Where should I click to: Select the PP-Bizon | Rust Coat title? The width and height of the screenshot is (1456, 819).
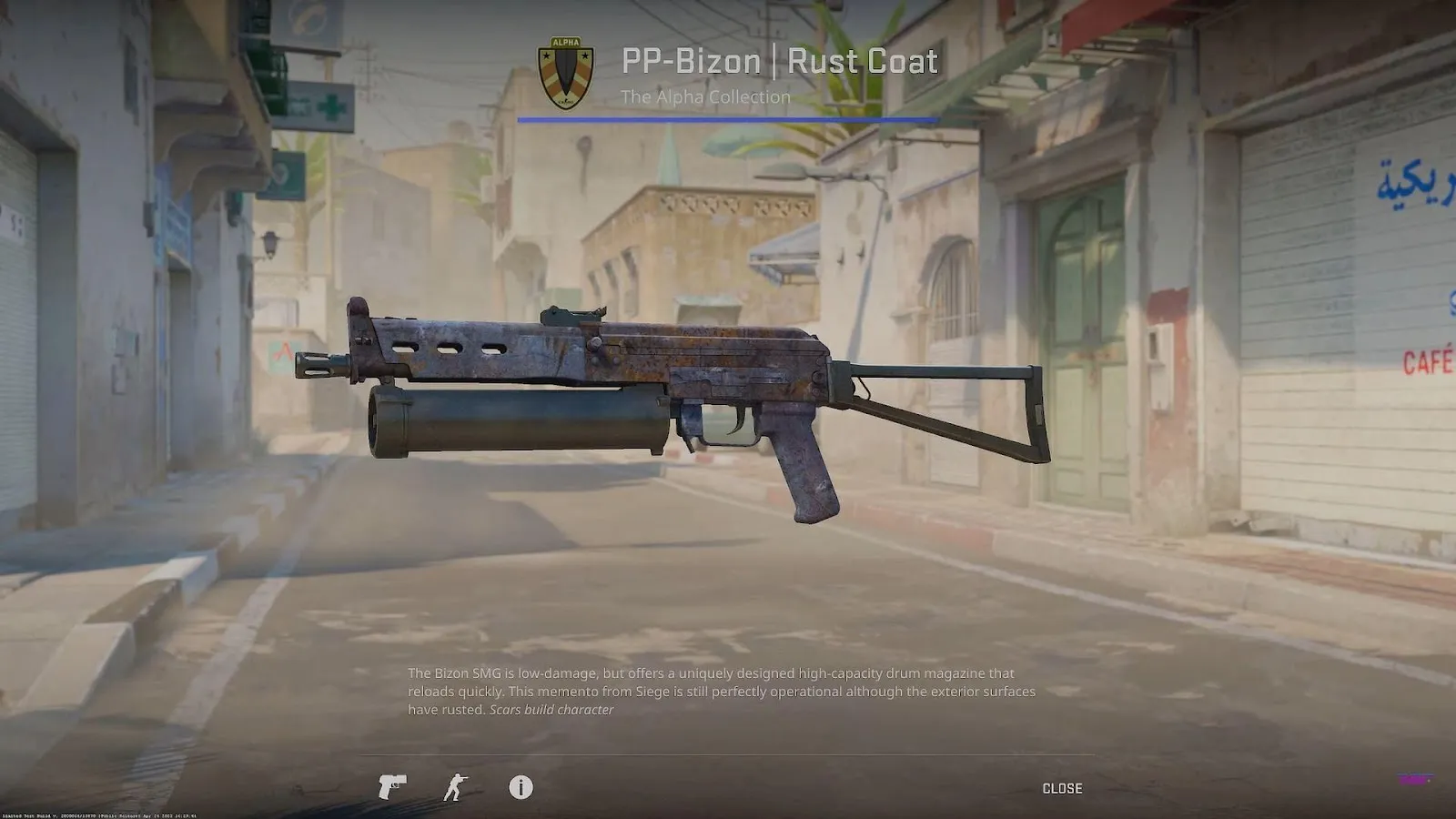778,61
